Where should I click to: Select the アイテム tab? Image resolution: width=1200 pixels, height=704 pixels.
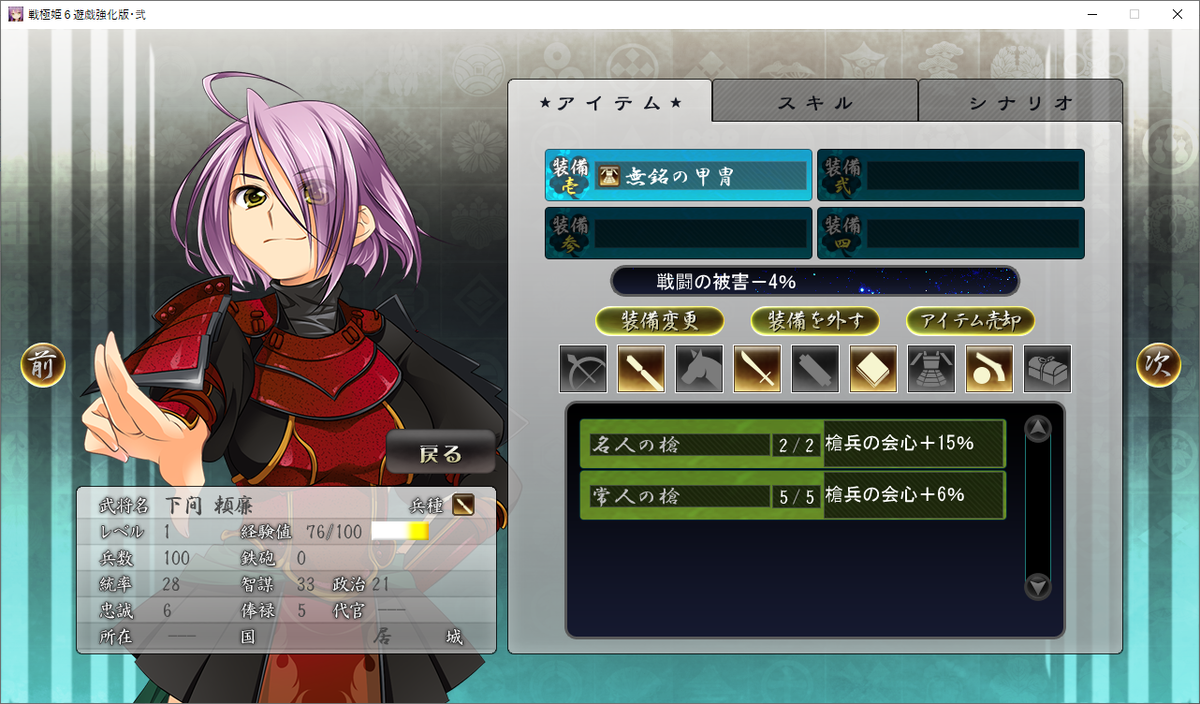[x=610, y=102]
